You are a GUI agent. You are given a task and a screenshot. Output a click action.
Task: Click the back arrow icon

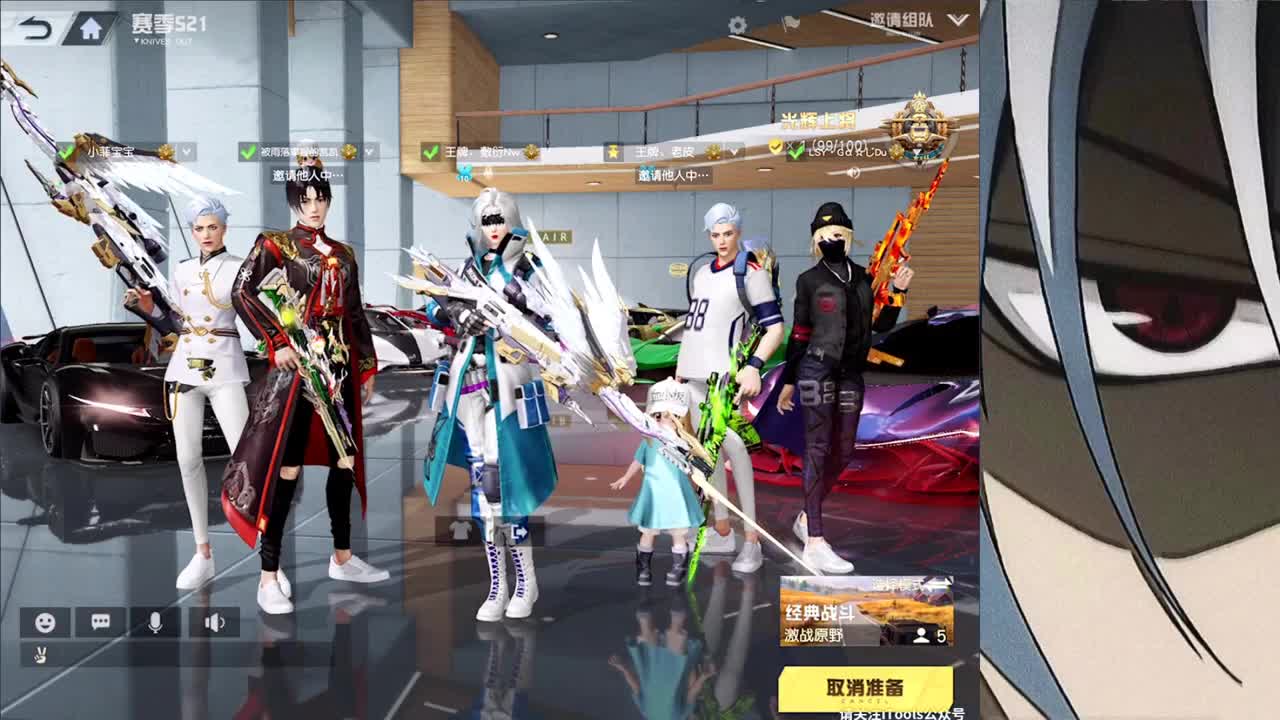35,25
